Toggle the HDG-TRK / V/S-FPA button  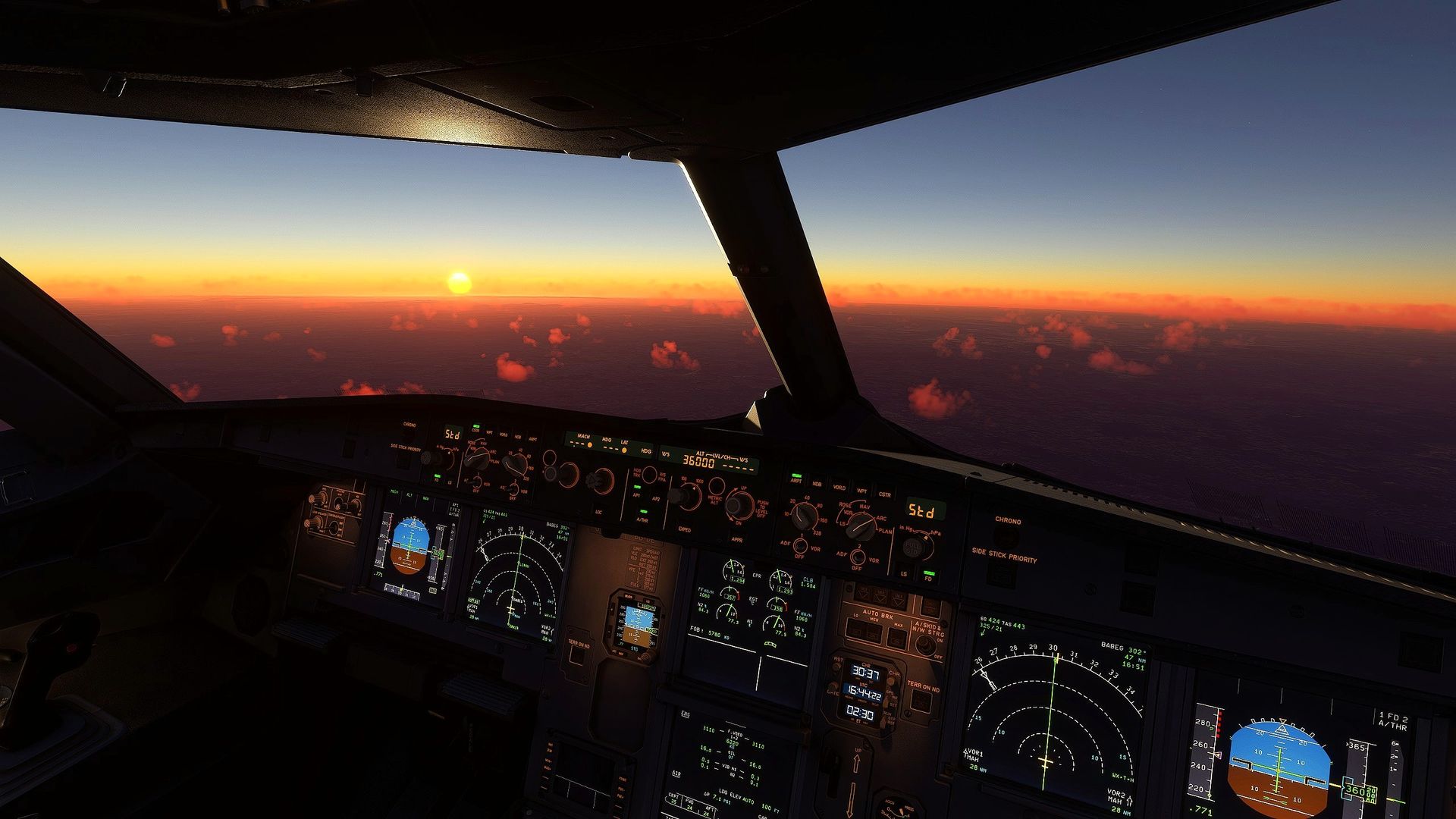(x=649, y=475)
